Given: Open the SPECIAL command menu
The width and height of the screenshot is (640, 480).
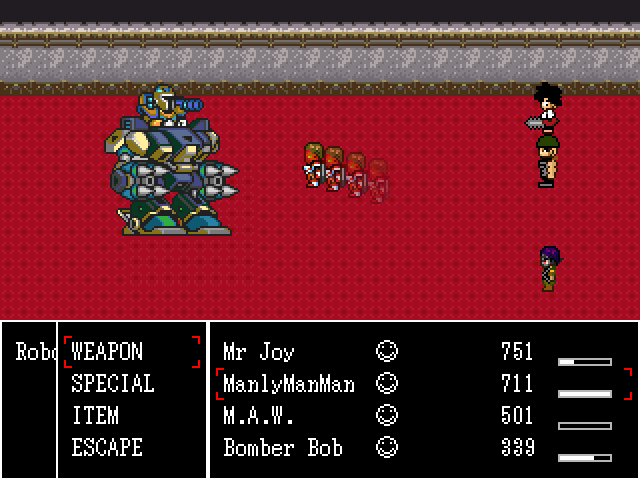Looking at the screenshot, I should (x=112, y=384).
